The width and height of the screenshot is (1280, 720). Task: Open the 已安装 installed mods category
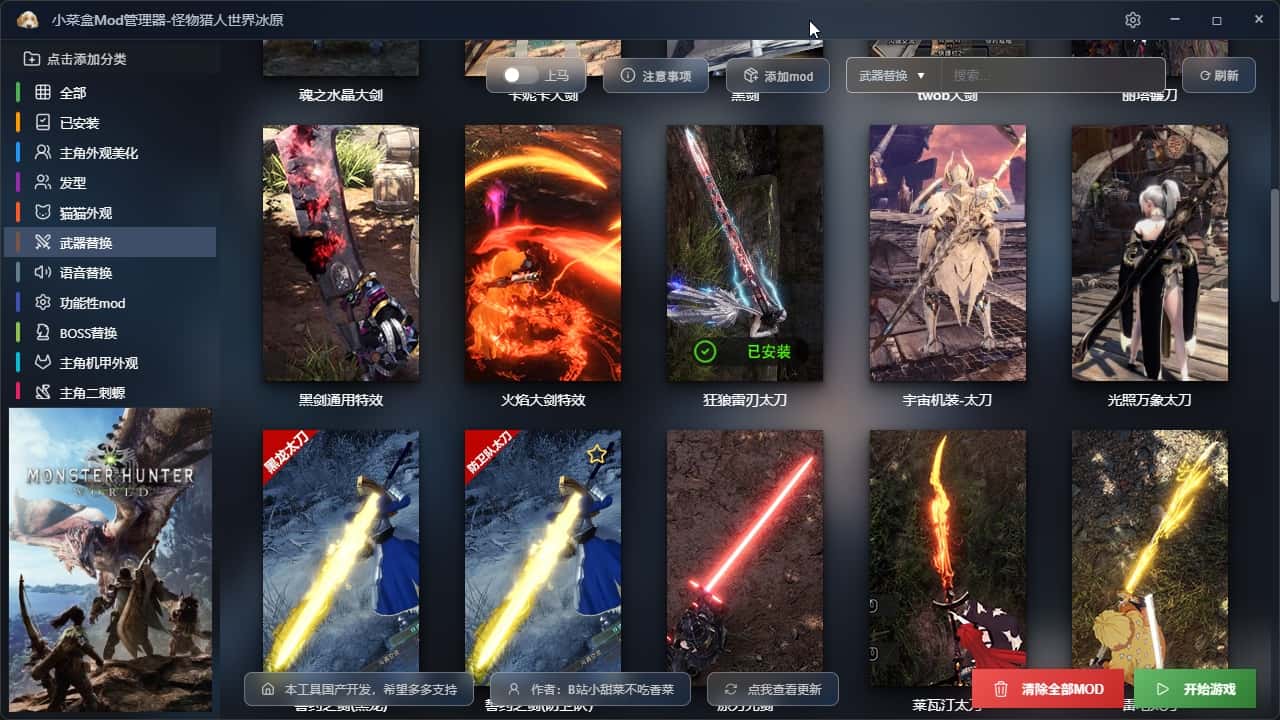click(78, 123)
